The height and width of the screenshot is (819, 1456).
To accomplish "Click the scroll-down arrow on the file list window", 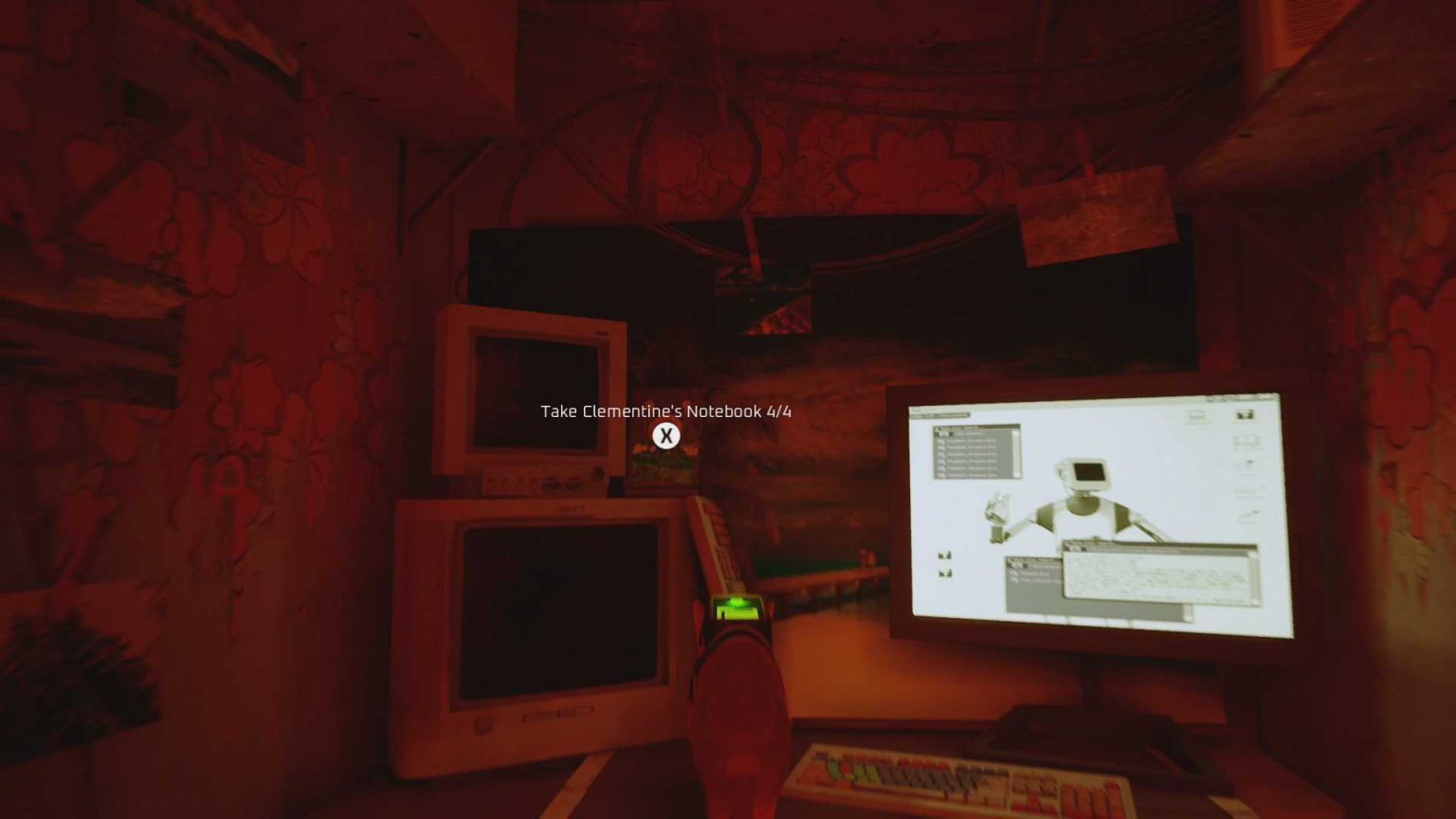I will point(1015,474).
